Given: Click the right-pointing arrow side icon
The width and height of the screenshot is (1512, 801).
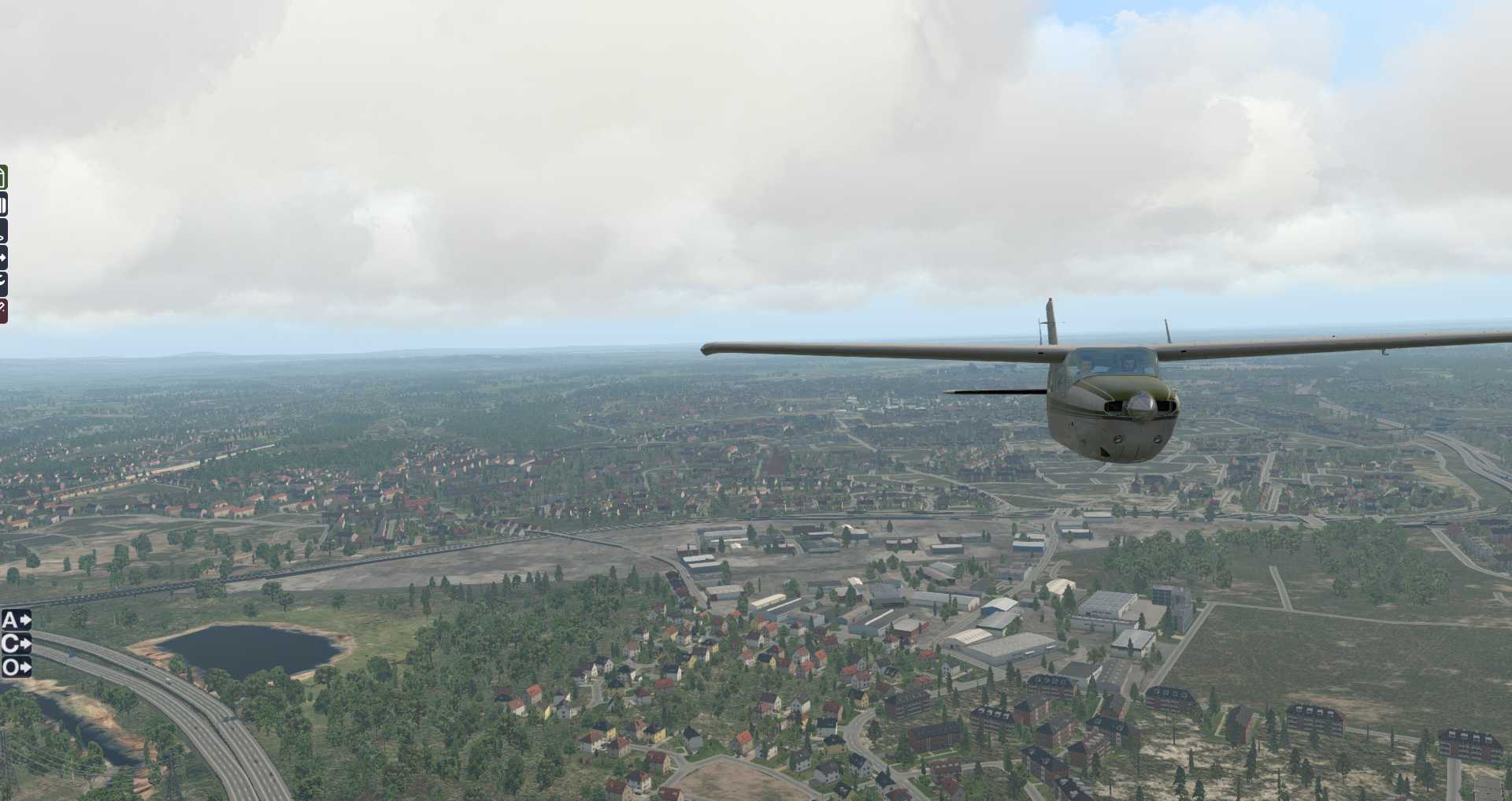Looking at the screenshot, I should pos(3,258).
